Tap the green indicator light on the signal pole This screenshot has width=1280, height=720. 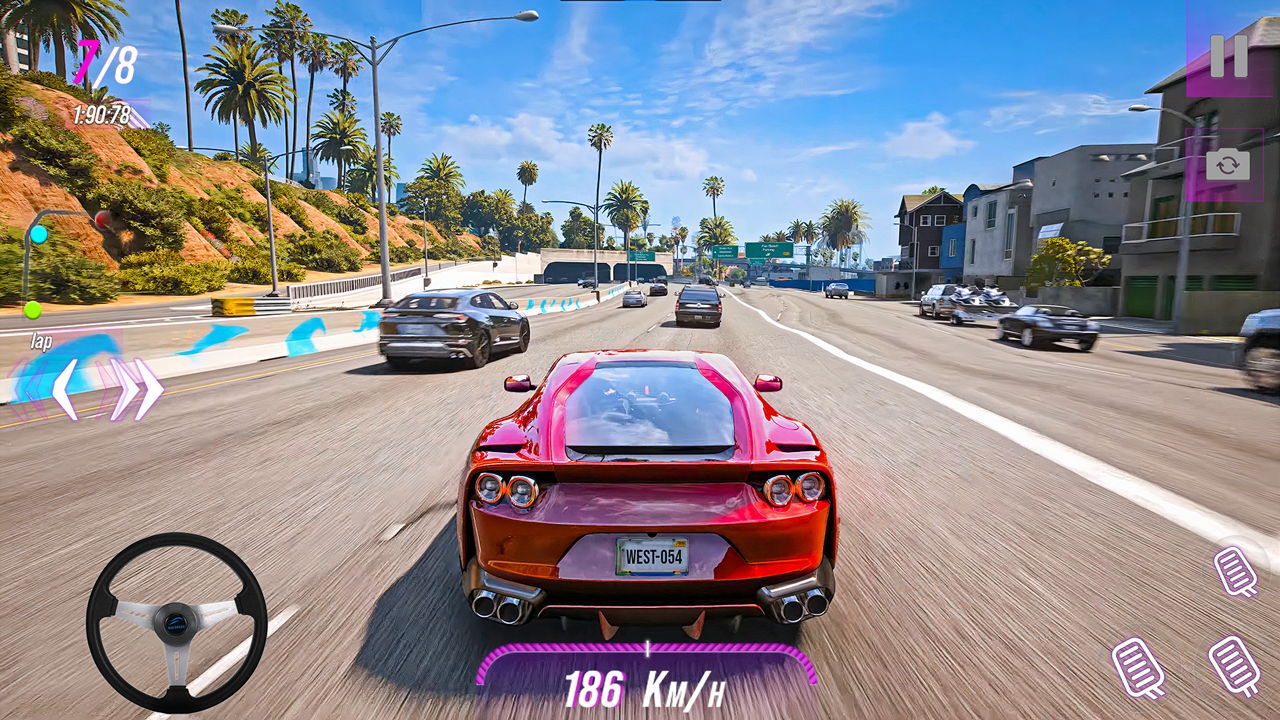32,310
